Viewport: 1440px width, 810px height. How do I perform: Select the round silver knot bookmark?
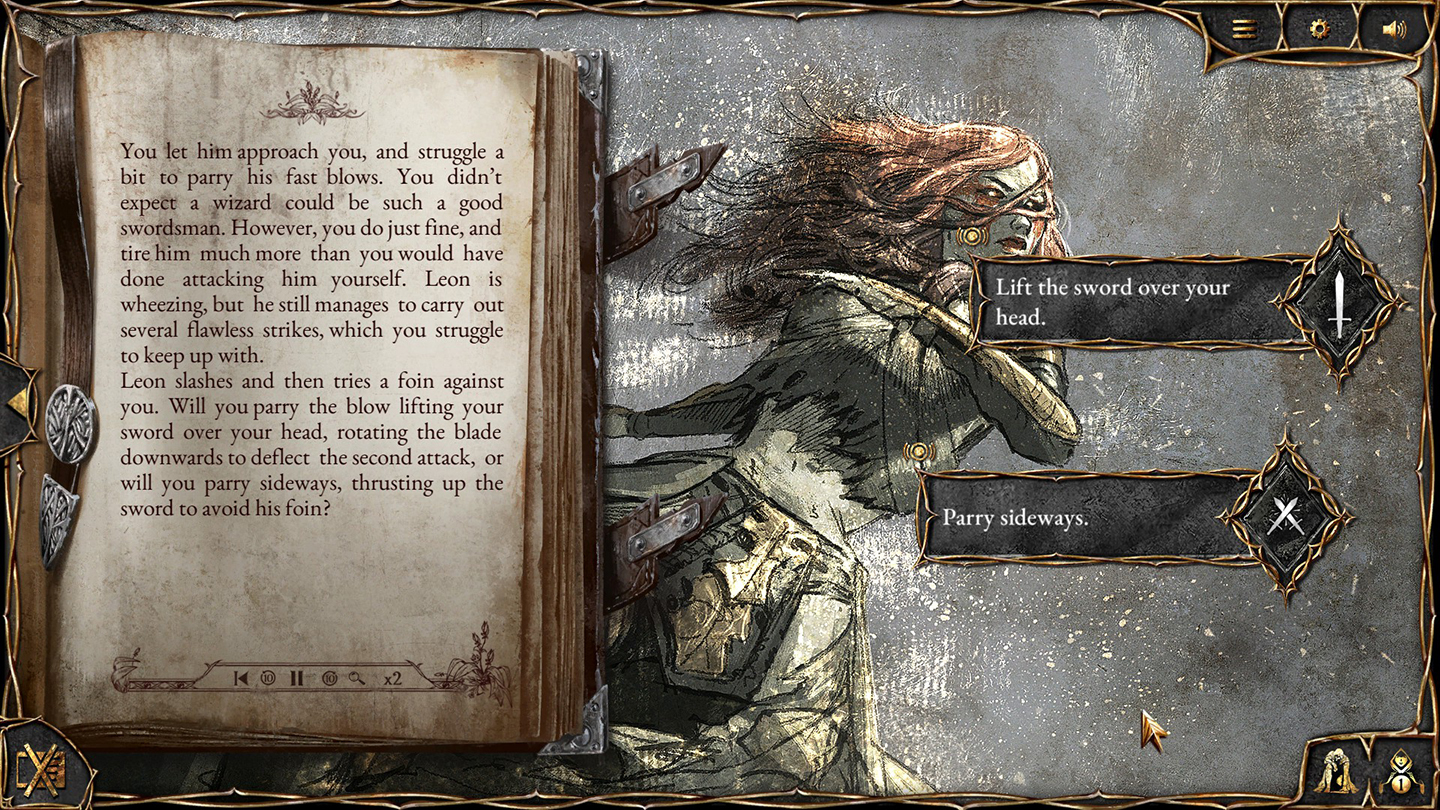[x=71, y=423]
